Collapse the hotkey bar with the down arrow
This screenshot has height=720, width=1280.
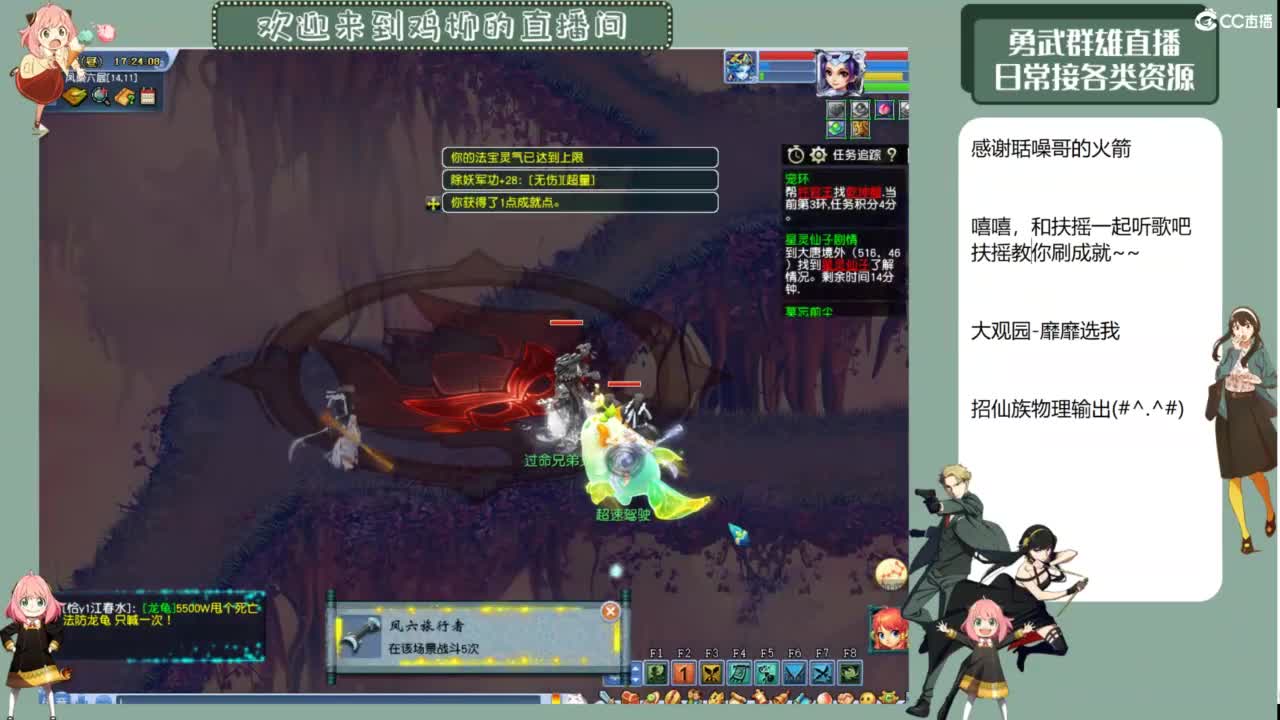(x=635, y=682)
